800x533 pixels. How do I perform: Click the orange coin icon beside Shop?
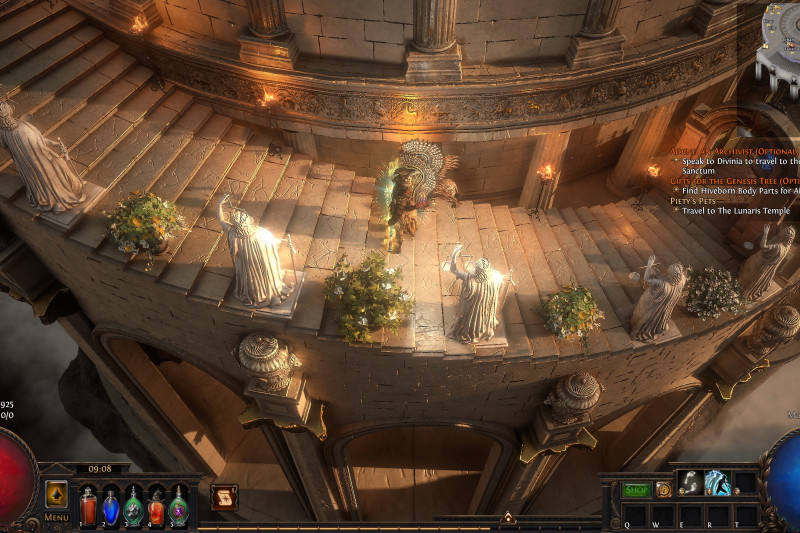point(664,490)
